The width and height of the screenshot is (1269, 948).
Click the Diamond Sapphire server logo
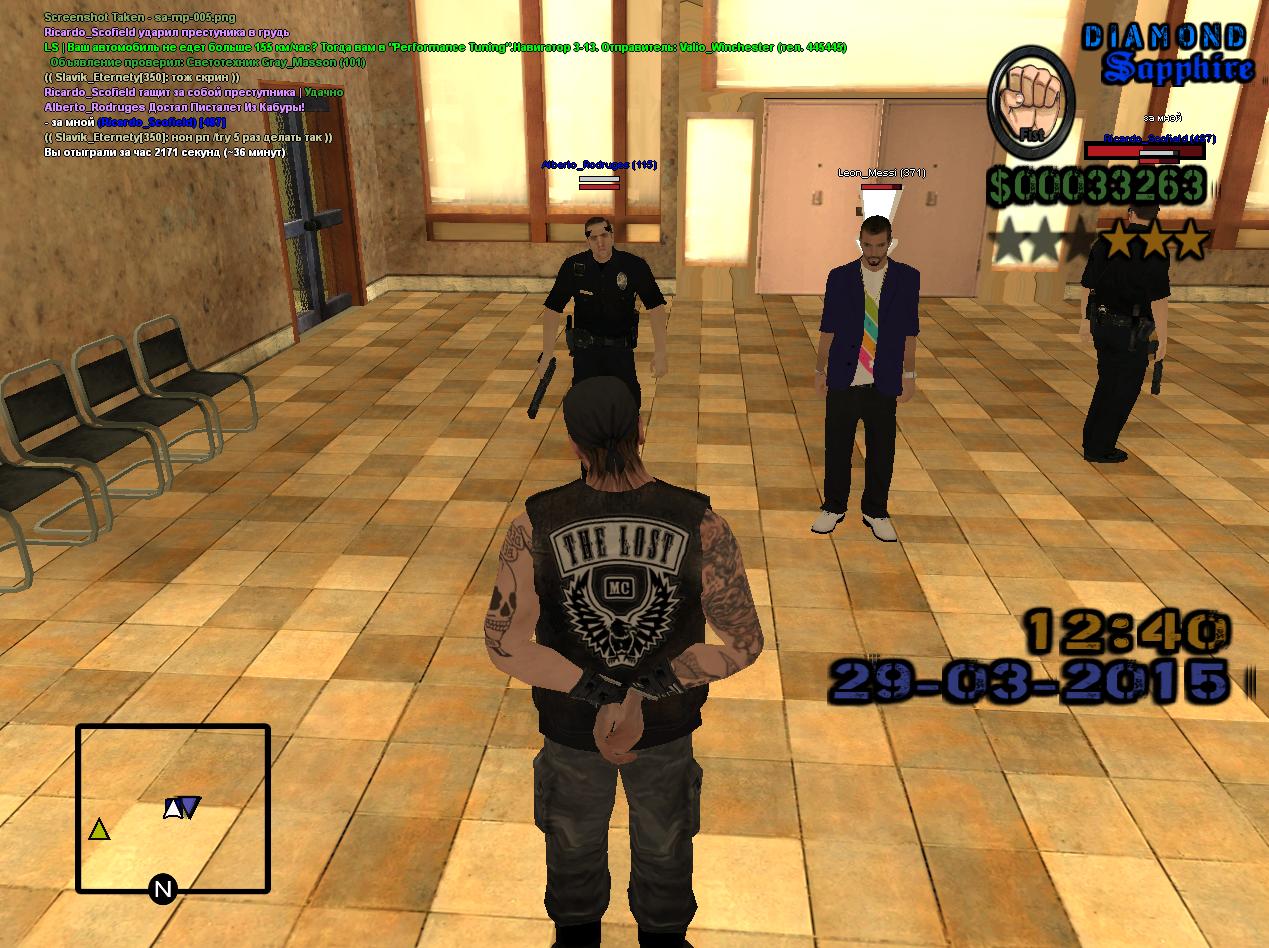point(1167,54)
